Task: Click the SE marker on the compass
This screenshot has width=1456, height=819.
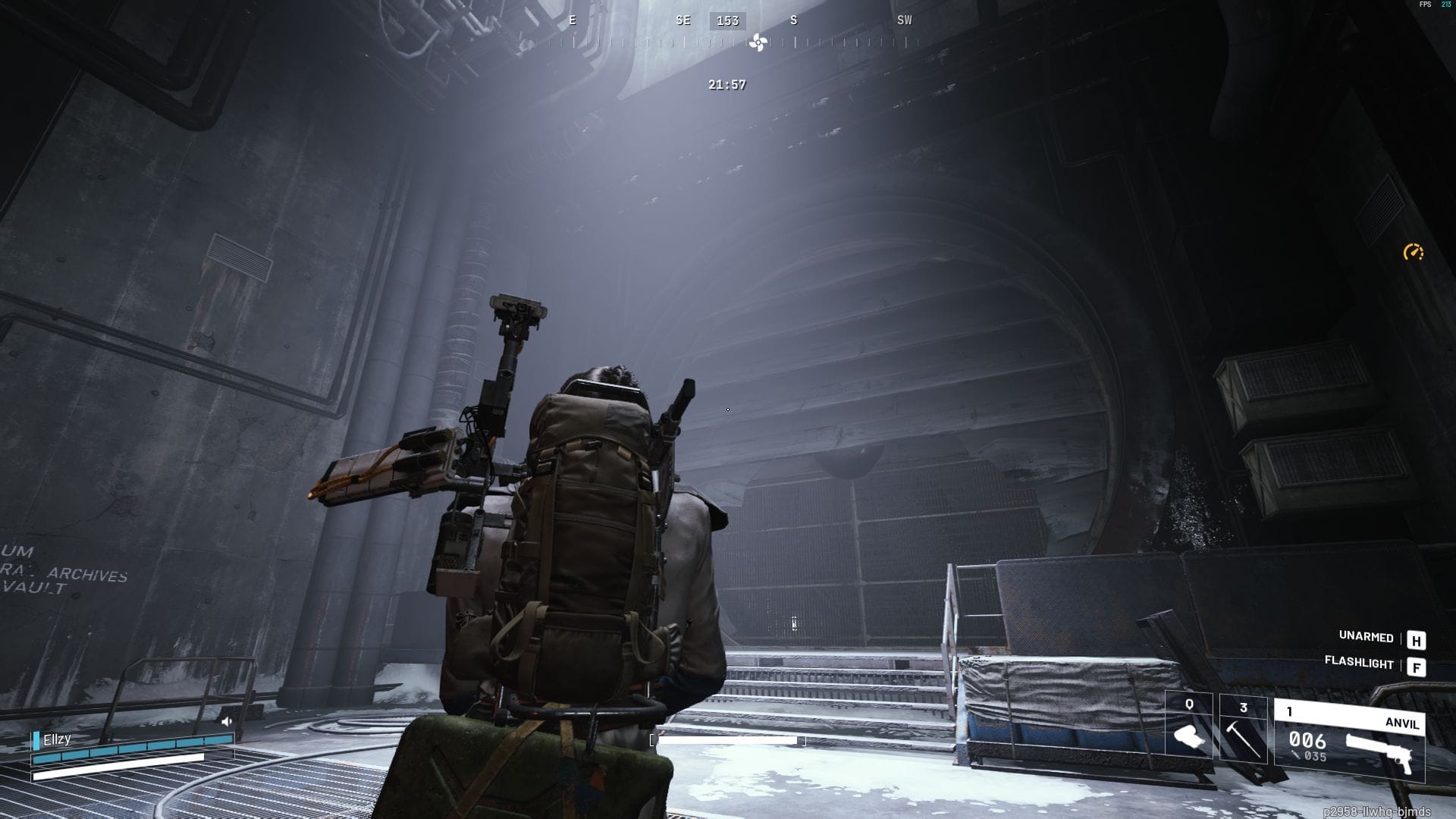Action: click(682, 20)
